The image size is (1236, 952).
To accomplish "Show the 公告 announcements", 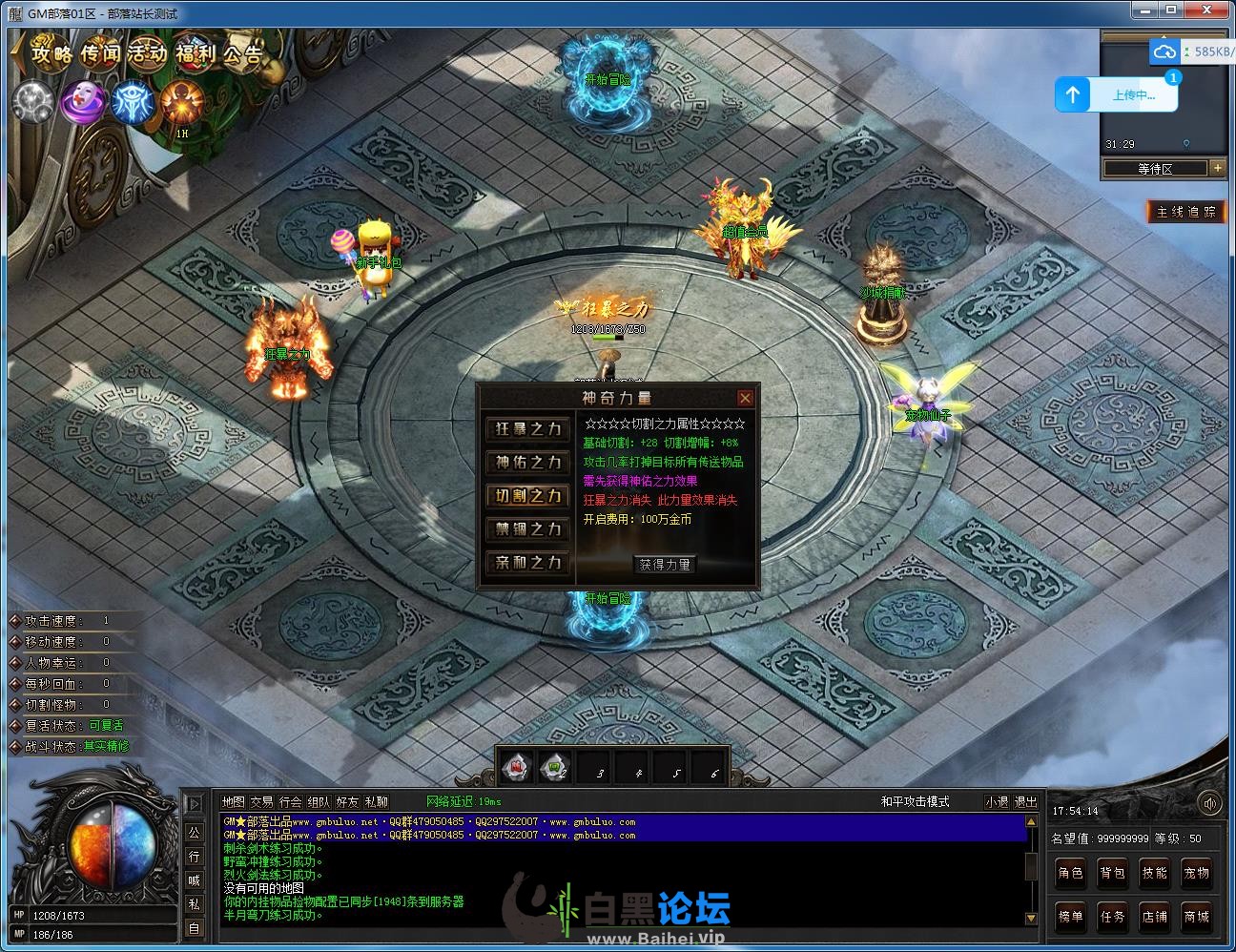I will pyautogui.click(x=243, y=53).
